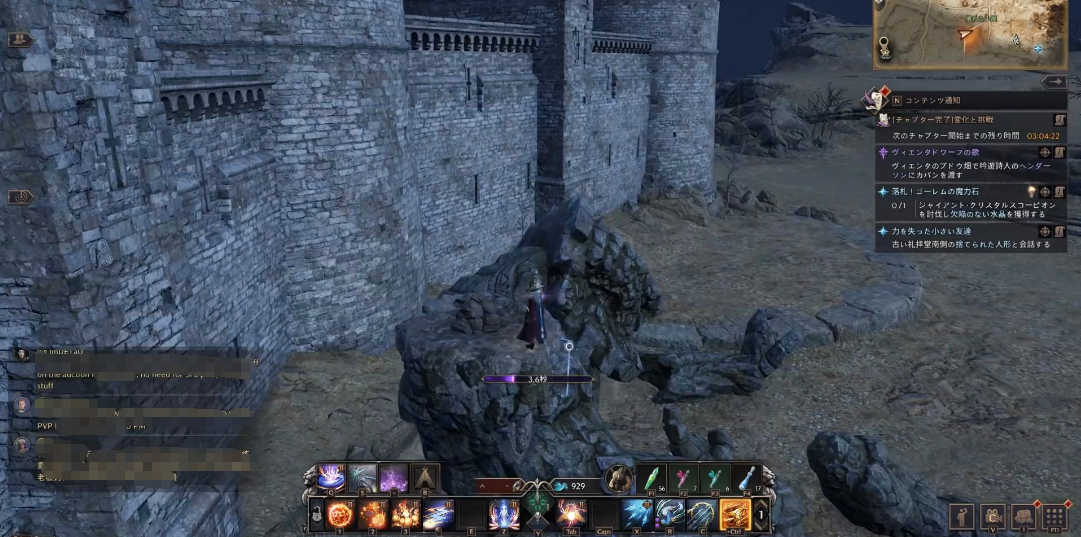
Task: Use the blue flask in the F4 slot
Action: point(748,478)
